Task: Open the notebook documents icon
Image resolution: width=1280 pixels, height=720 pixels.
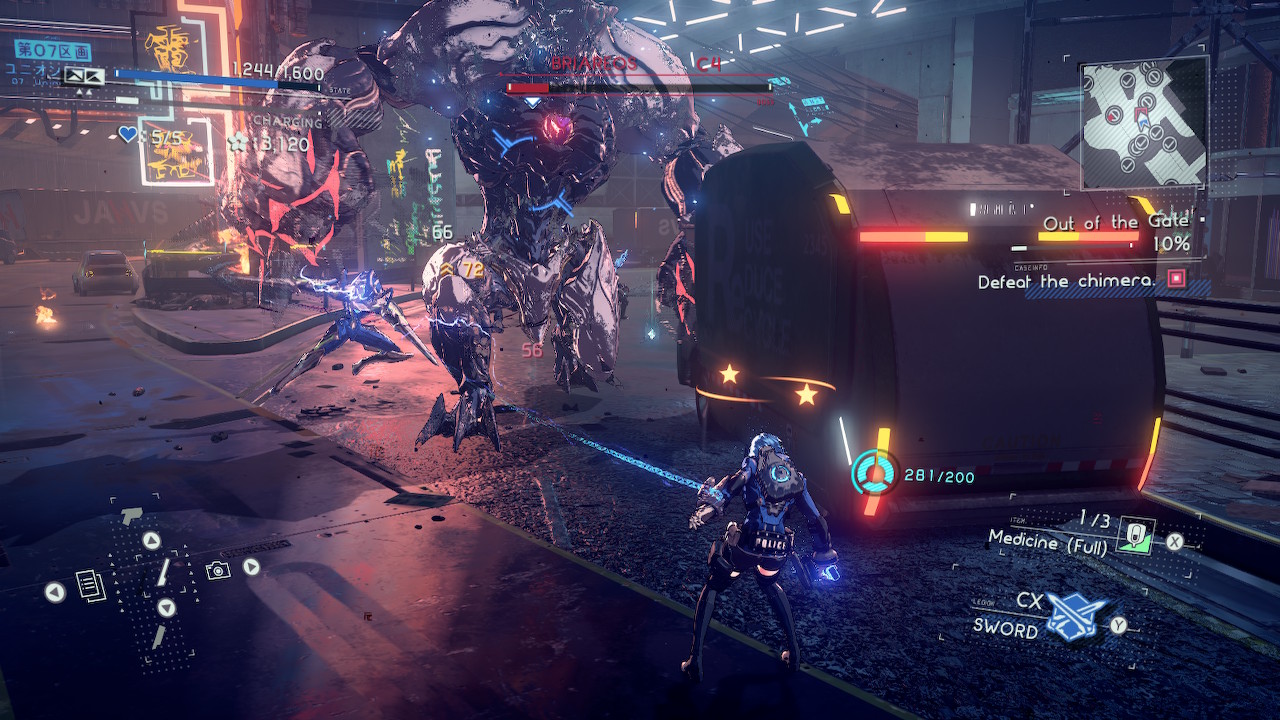Action: pos(90,585)
